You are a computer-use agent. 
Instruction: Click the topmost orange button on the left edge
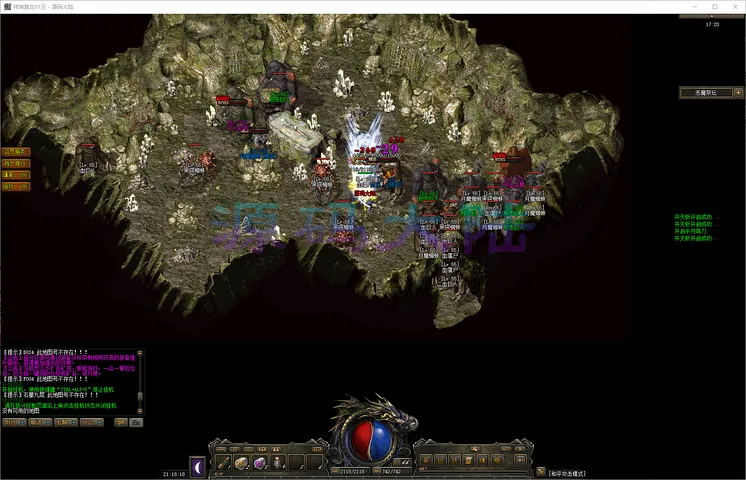pyautogui.click(x=15, y=152)
